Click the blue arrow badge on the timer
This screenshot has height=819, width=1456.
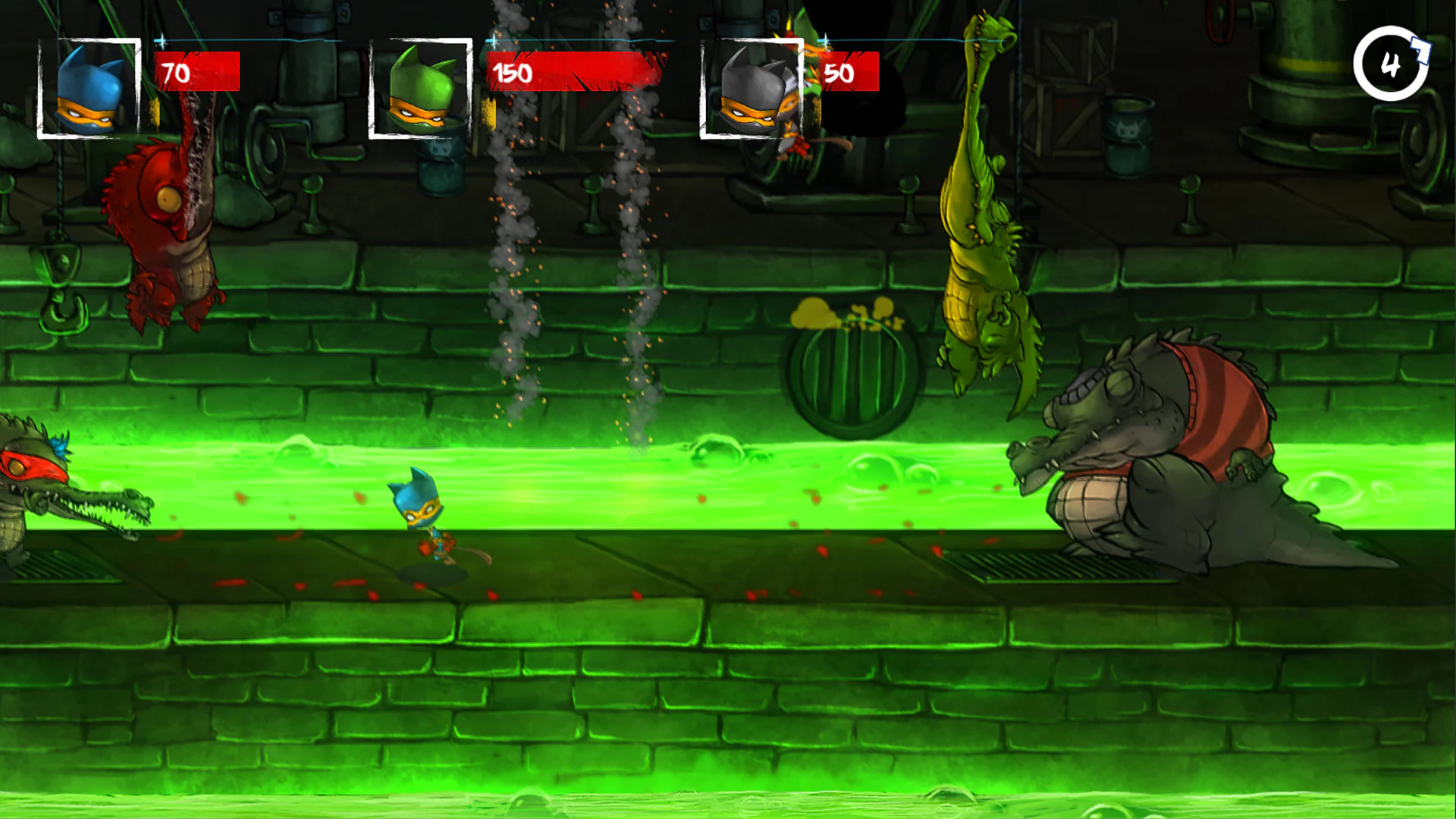pos(1420,50)
